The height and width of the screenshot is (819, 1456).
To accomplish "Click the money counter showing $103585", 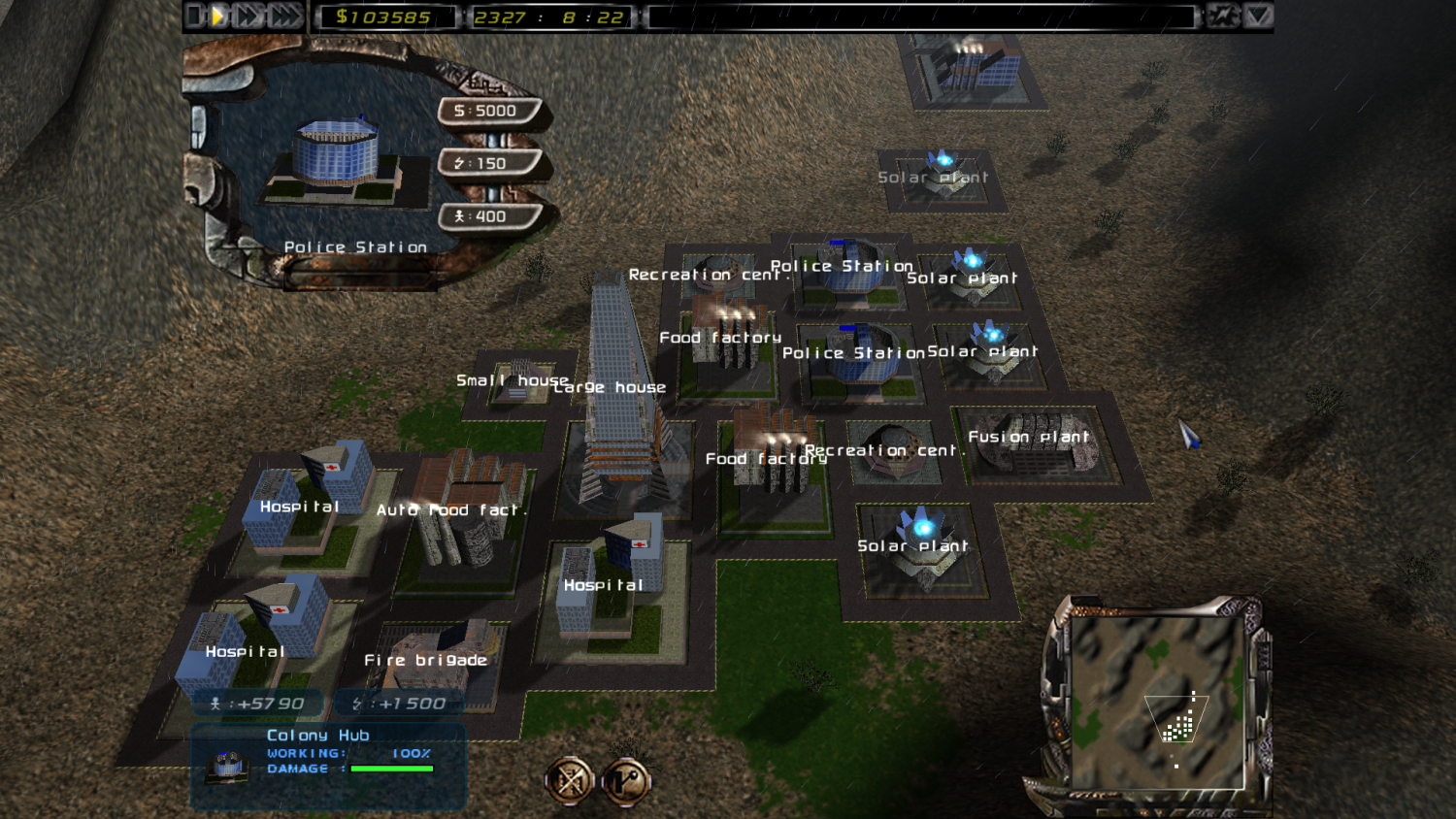I will (386, 16).
